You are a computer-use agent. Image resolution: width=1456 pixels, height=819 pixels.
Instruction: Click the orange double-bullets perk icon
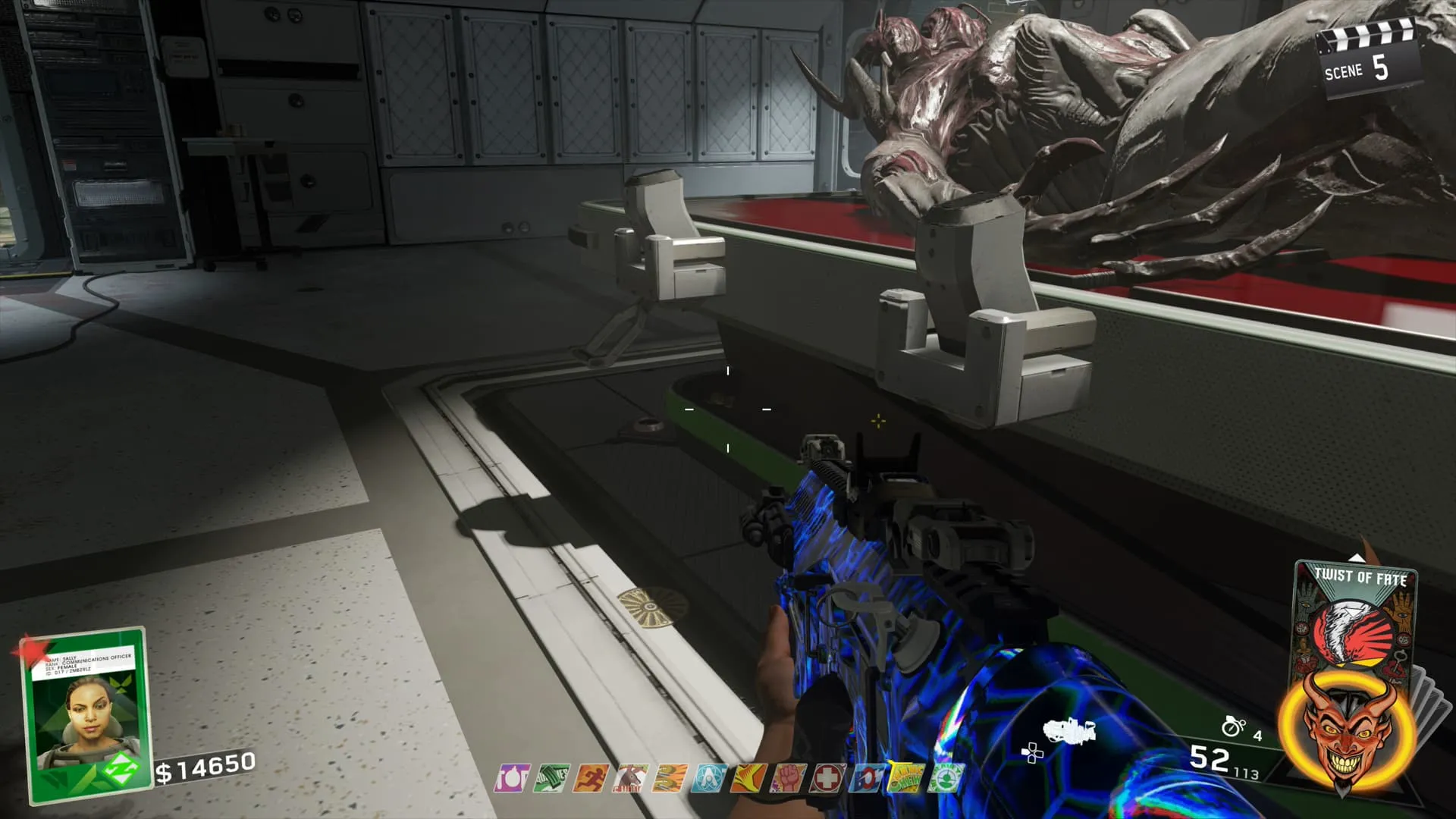670,778
